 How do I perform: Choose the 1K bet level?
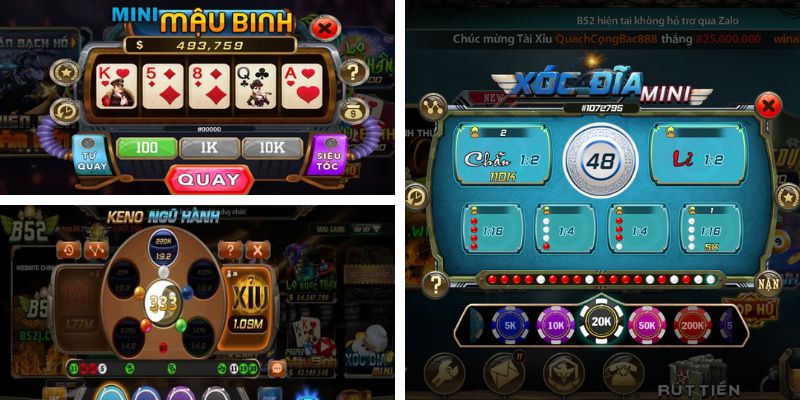pyautogui.click(x=209, y=148)
